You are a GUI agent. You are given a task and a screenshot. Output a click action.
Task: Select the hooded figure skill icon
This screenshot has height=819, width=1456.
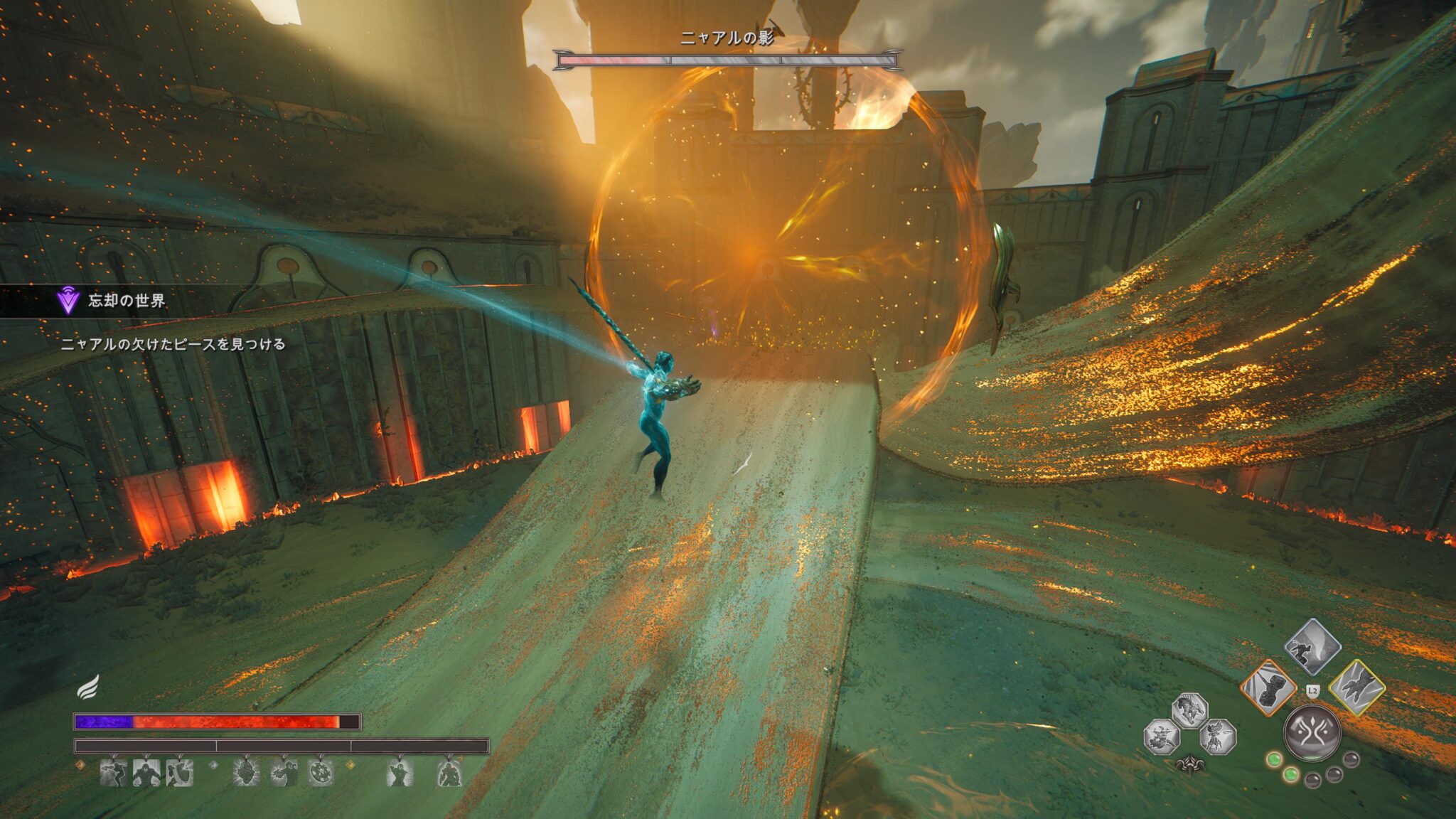(146, 773)
